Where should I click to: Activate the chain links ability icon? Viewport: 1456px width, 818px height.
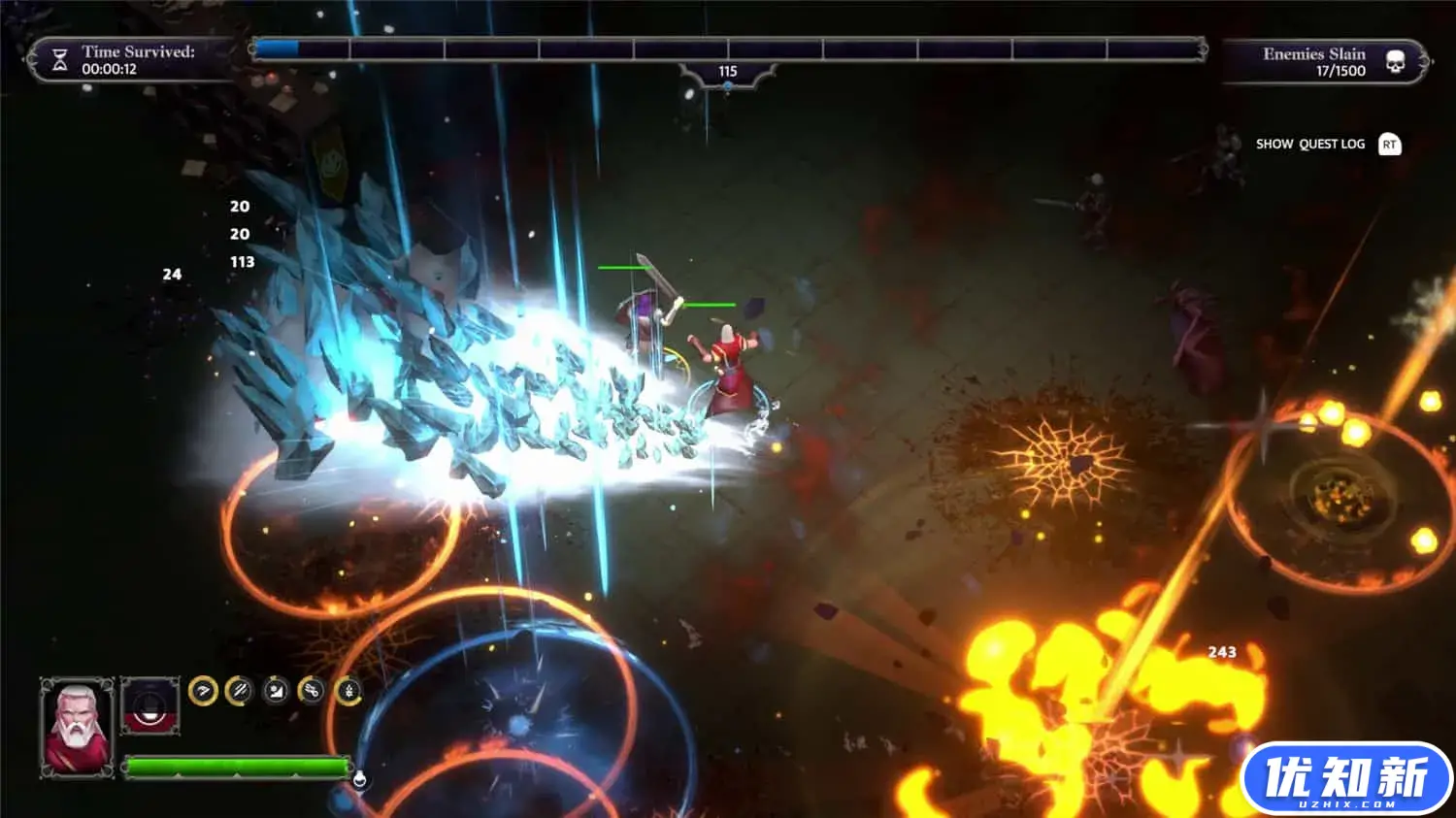point(312,691)
